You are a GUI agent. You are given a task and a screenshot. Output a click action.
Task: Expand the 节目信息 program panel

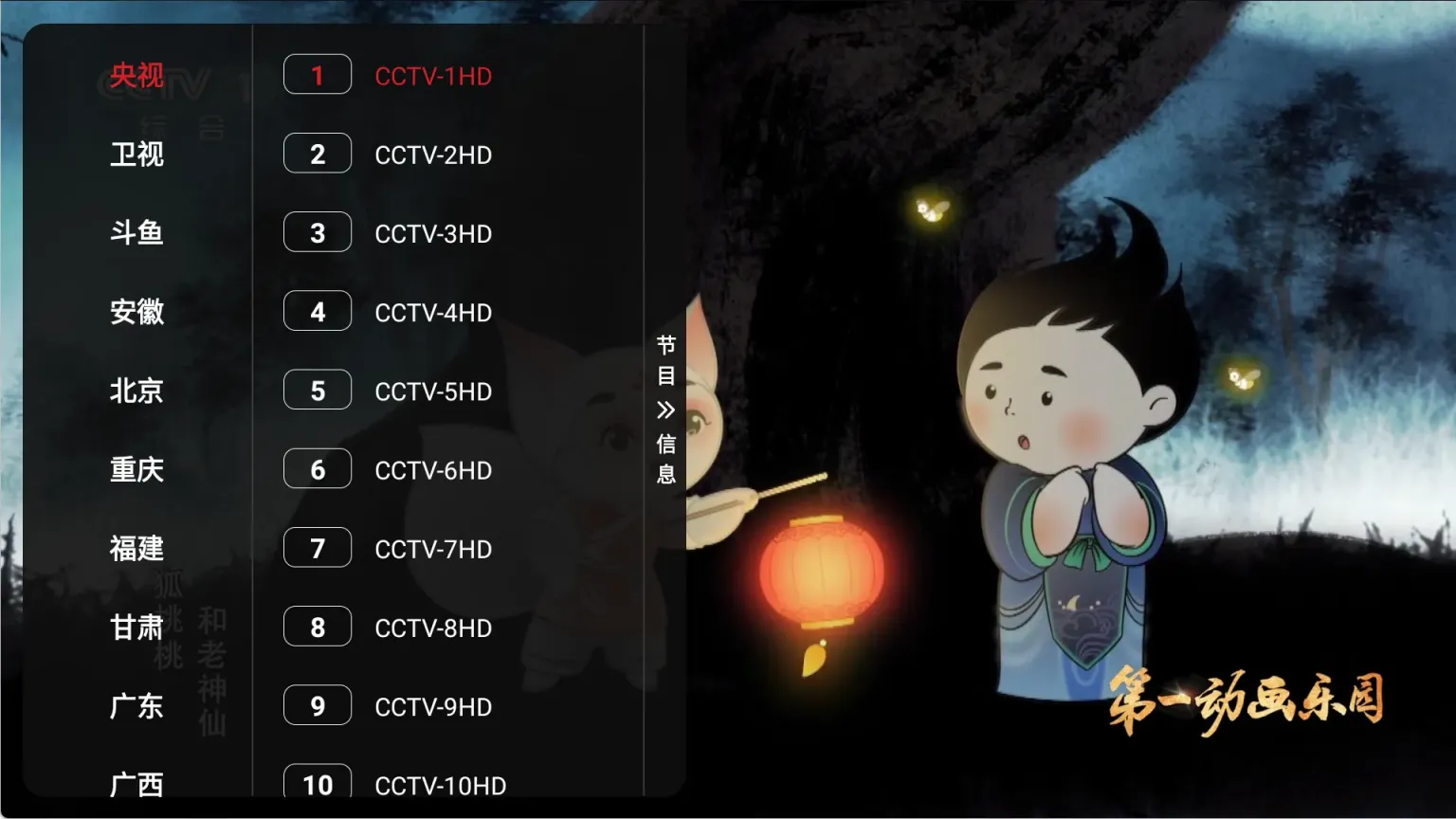(x=664, y=409)
